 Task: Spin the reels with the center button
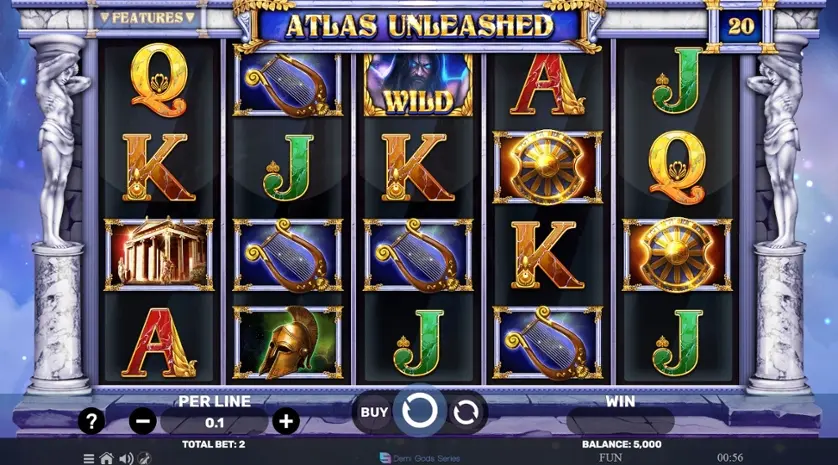coord(419,410)
